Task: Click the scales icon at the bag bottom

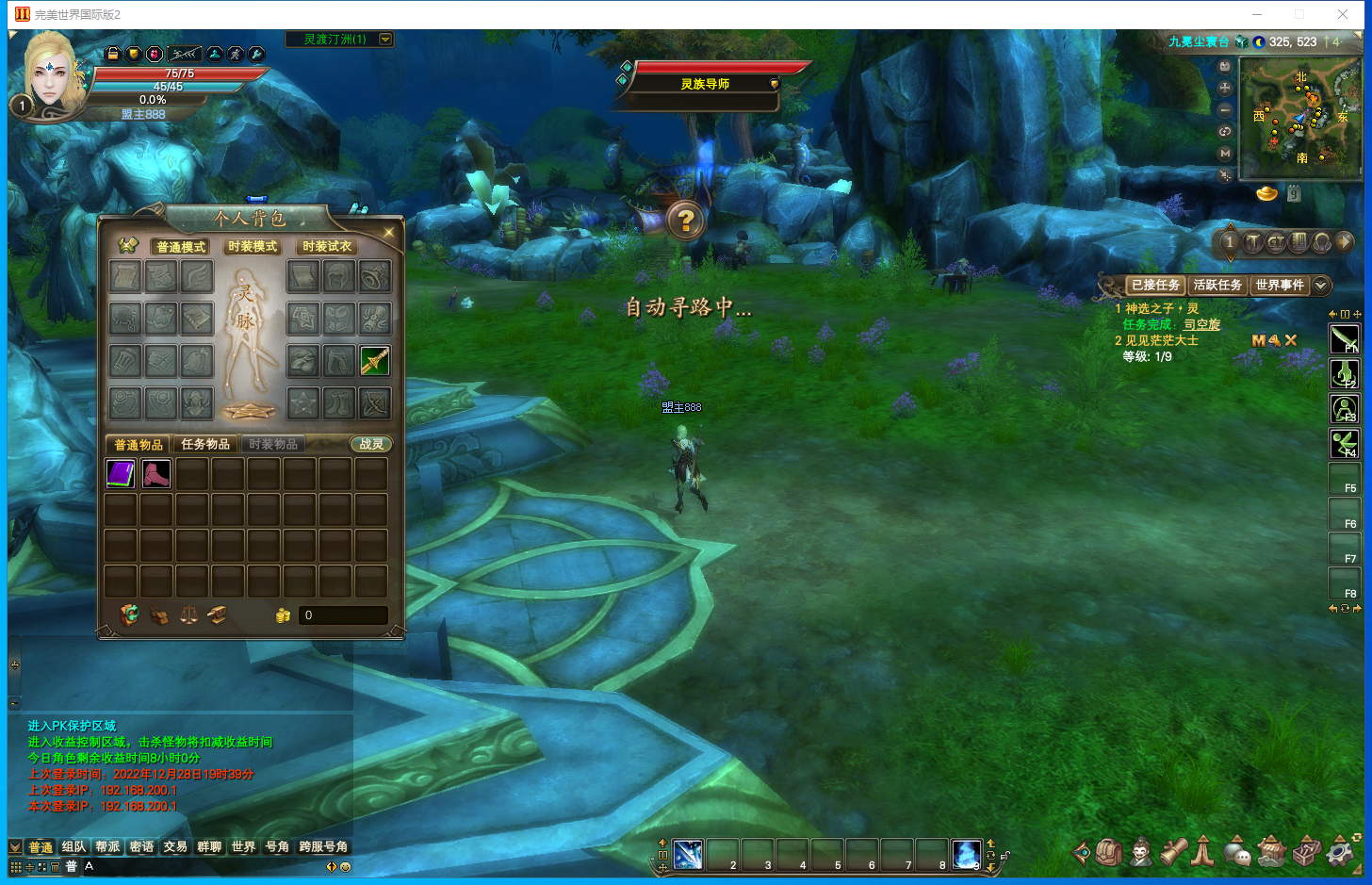Action: (x=188, y=615)
